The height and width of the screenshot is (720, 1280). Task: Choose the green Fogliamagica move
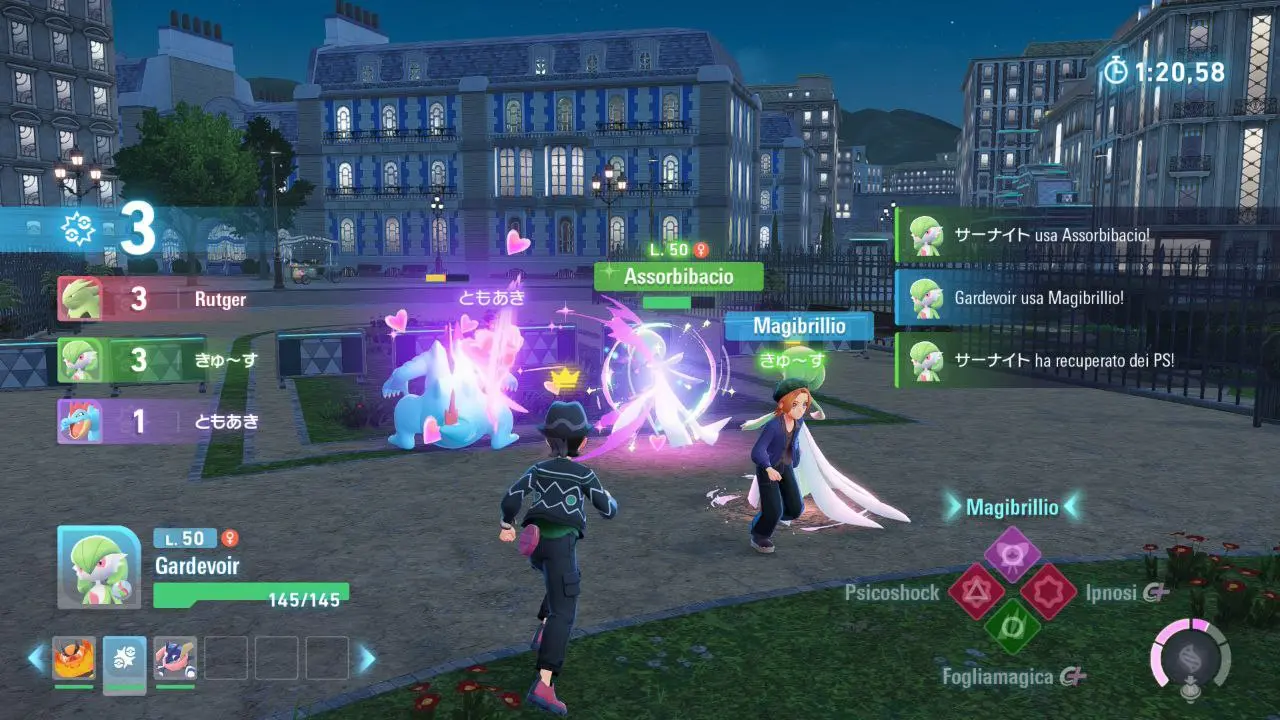pos(1012,627)
